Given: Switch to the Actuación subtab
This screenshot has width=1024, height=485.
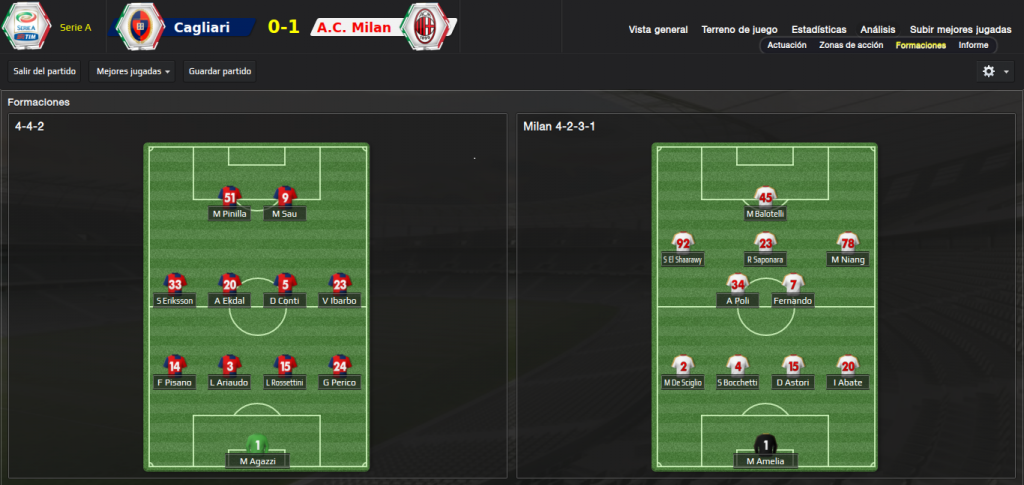Looking at the screenshot, I should [x=786, y=45].
